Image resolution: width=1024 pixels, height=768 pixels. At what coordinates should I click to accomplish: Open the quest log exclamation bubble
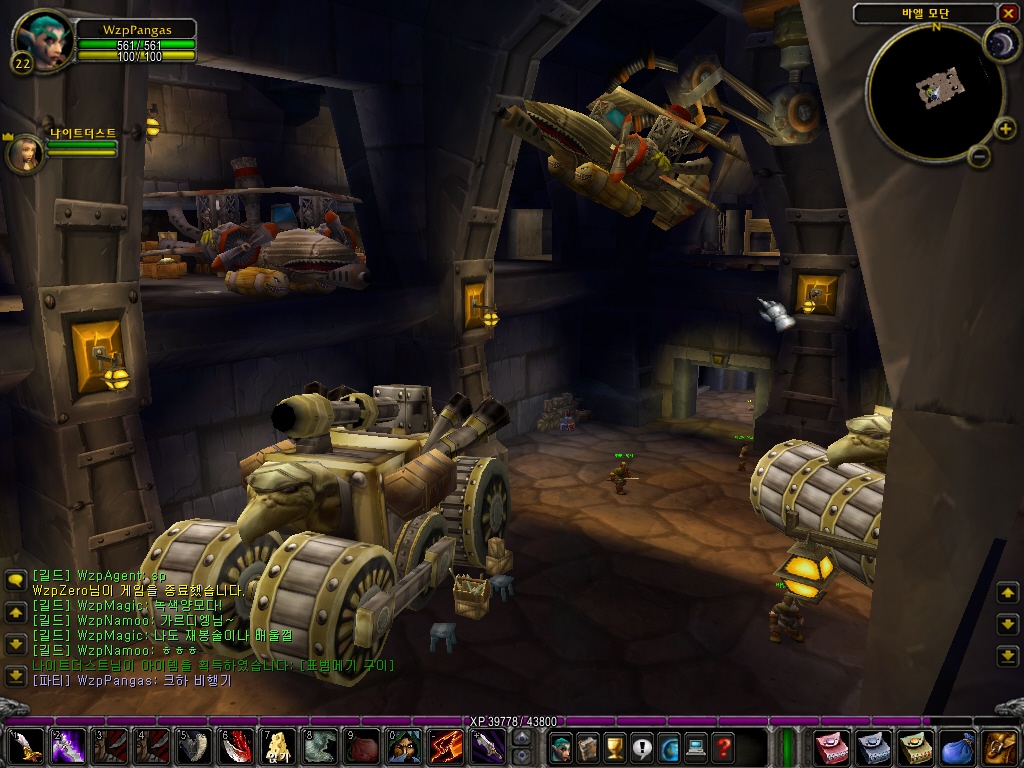coord(642,747)
